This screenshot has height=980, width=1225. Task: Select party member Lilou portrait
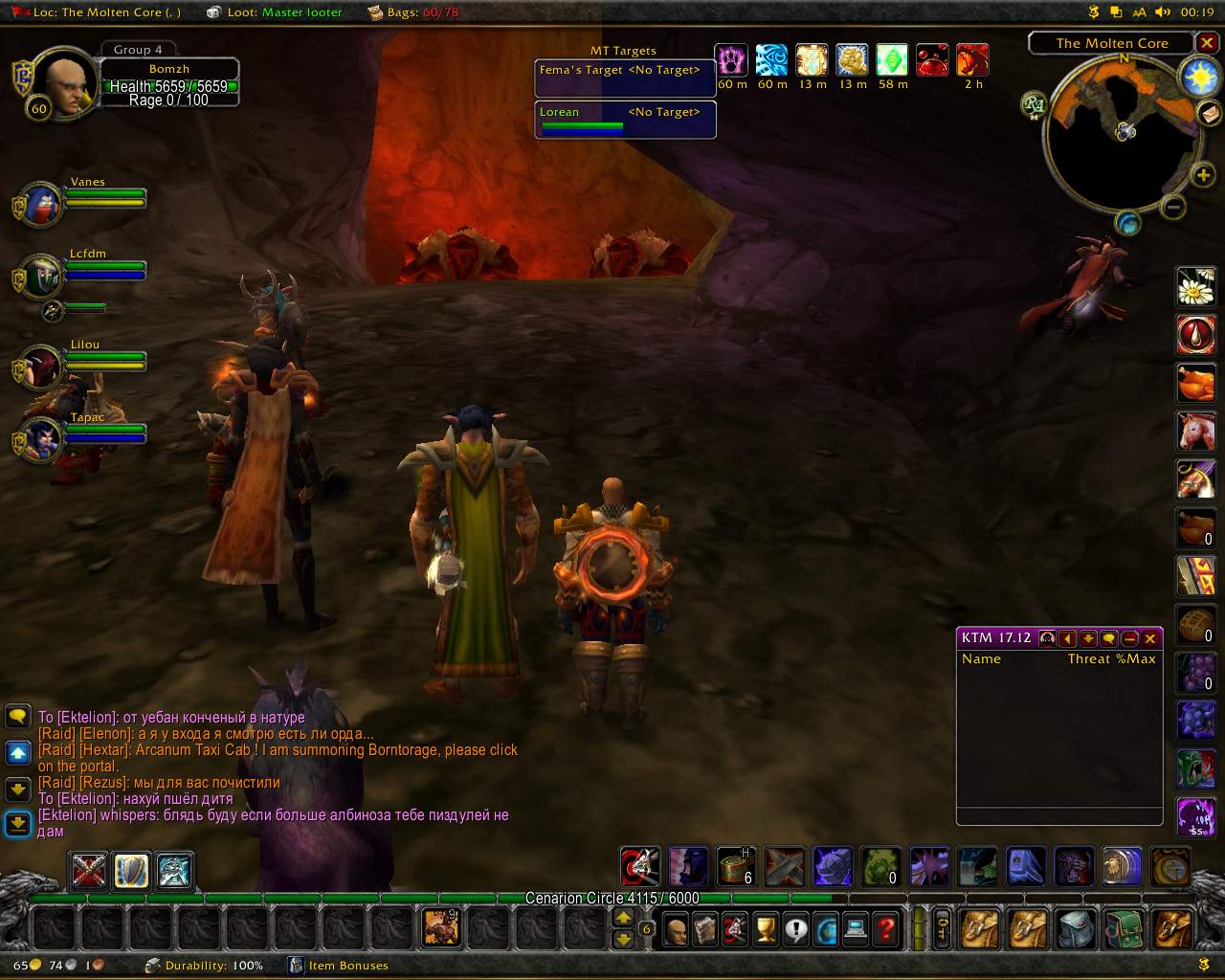[41, 367]
